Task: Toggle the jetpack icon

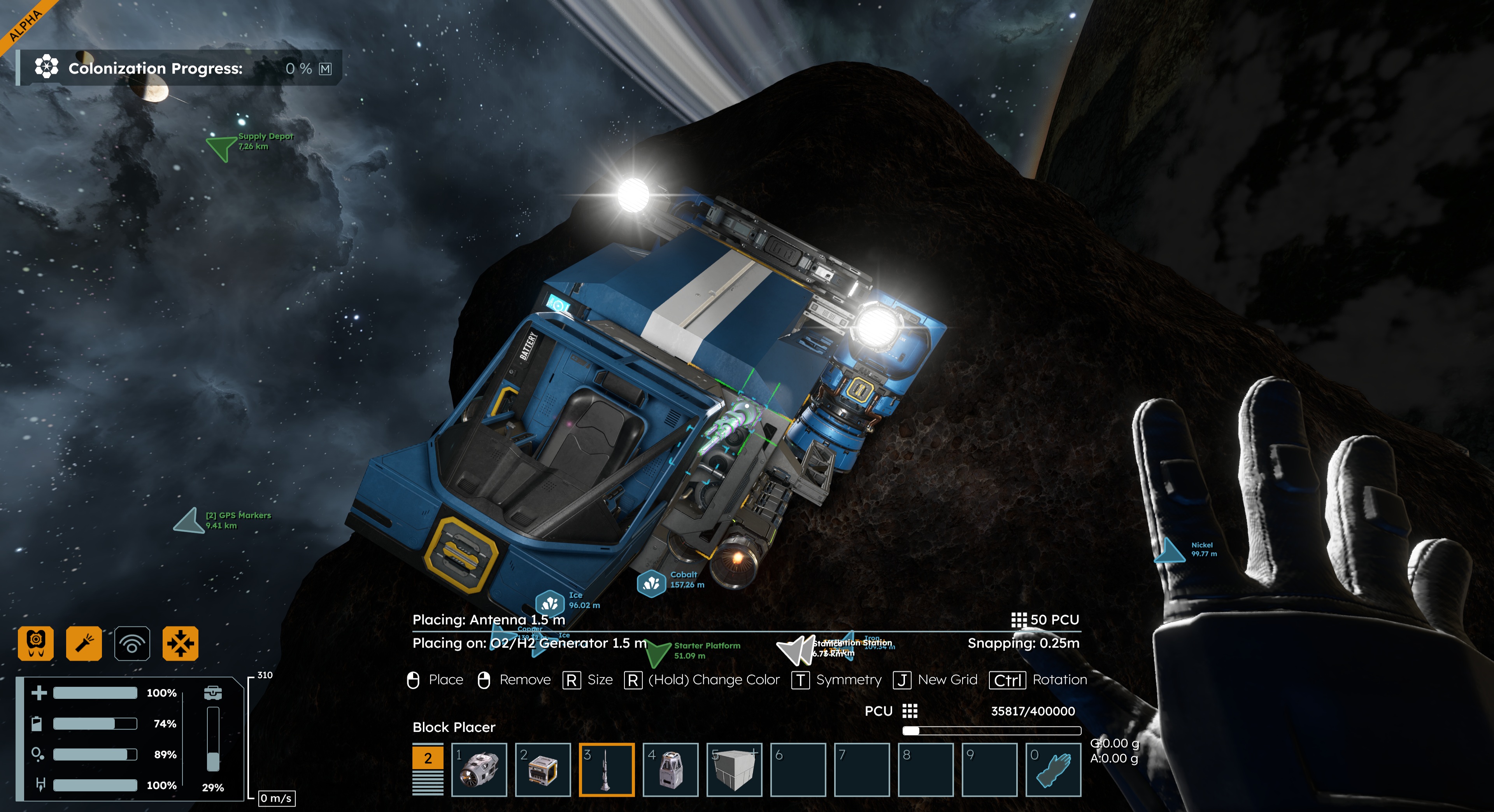Action: (x=36, y=643)
